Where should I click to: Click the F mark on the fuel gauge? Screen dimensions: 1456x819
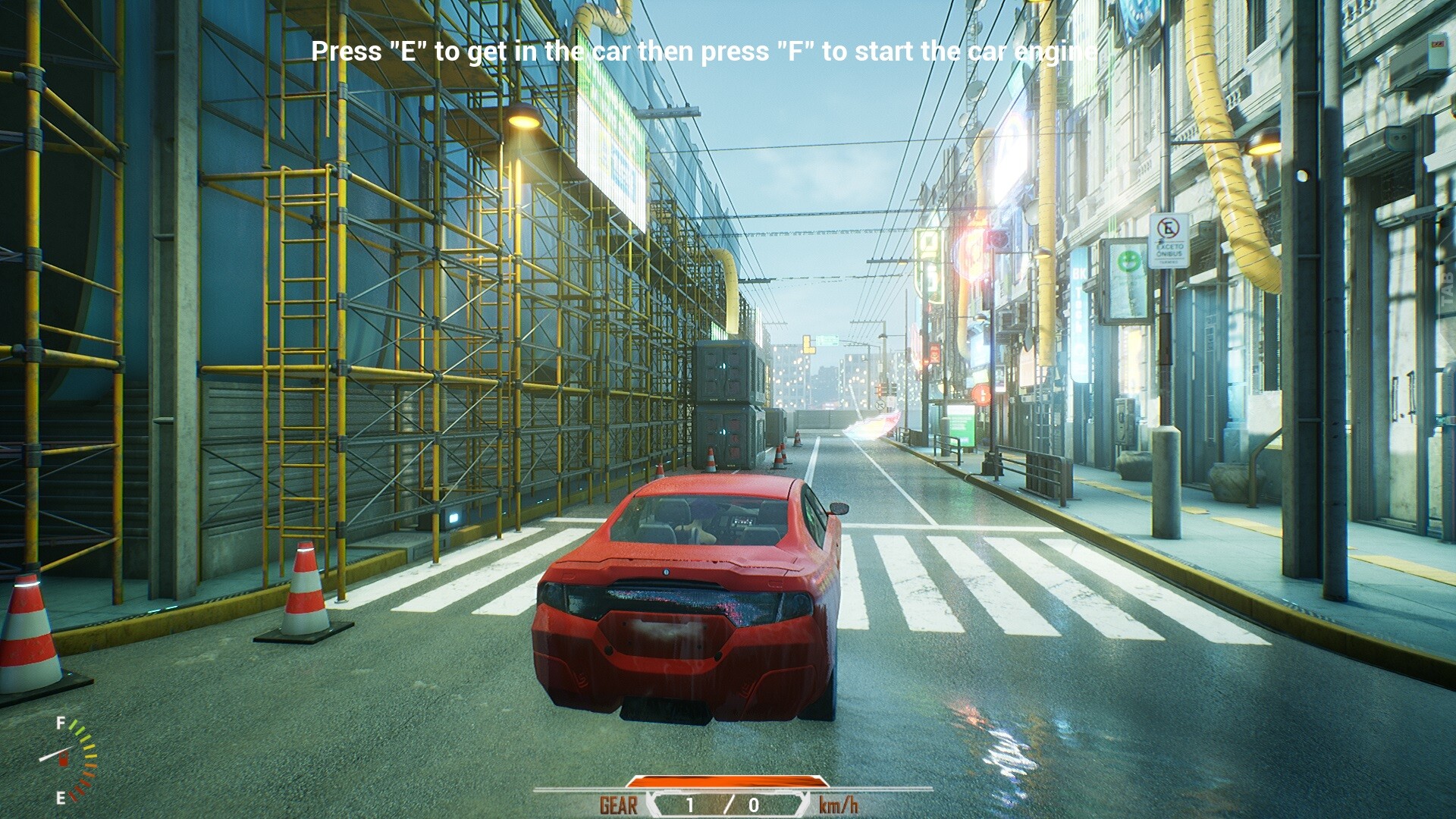[x=61, y=723]
